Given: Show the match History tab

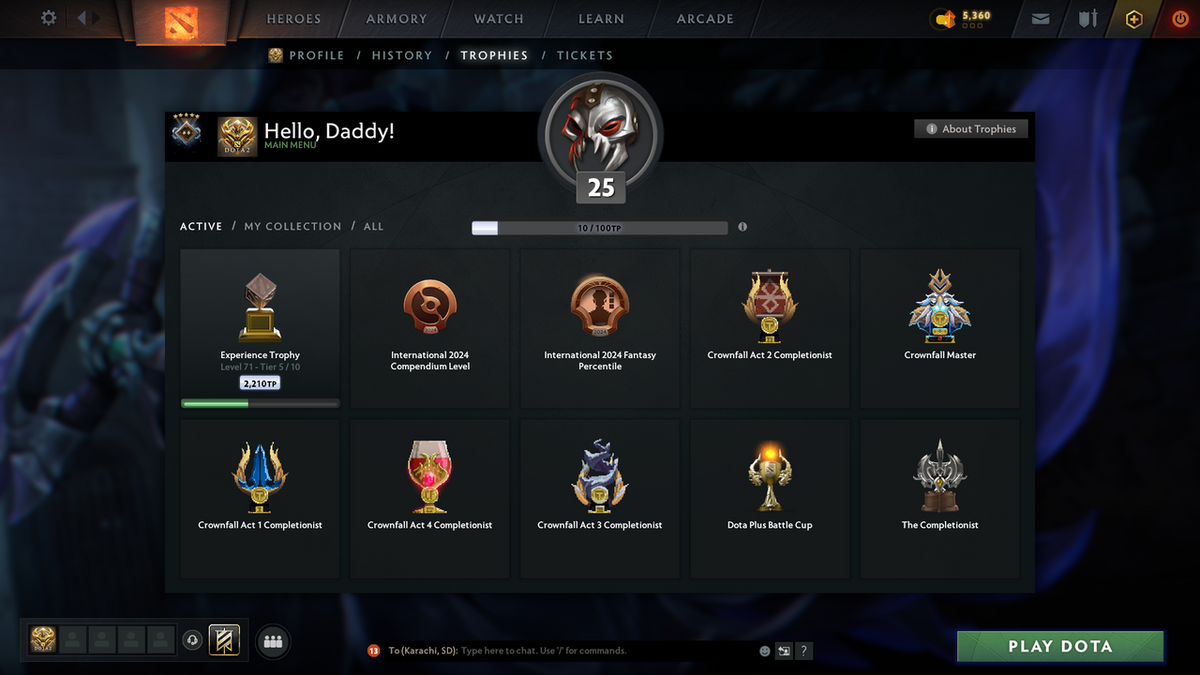Looking at the screenshot, I should pos(402,56).
